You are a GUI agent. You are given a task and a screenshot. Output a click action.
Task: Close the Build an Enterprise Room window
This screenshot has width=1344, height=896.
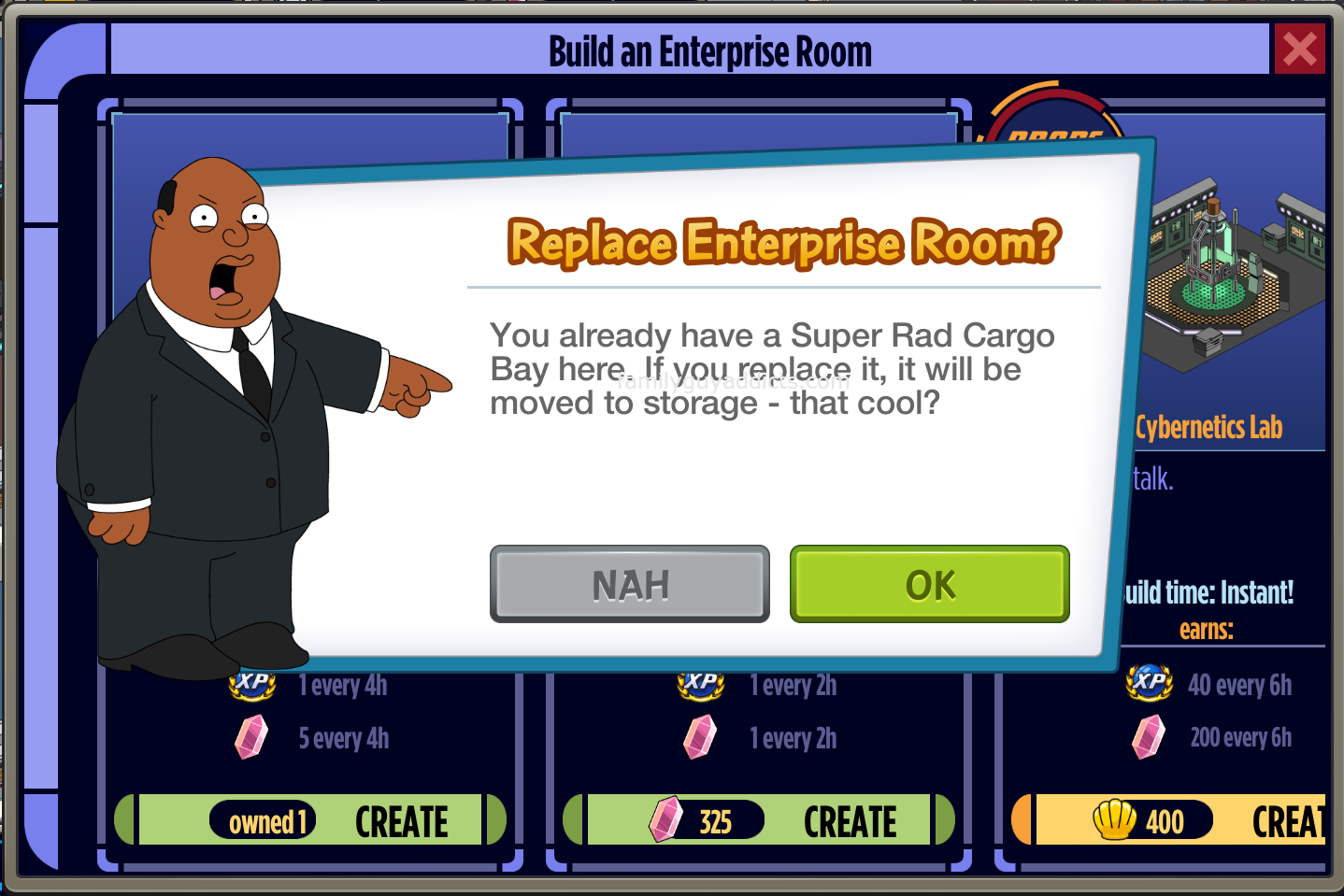pyautogui.click(x=1299, y=50)
